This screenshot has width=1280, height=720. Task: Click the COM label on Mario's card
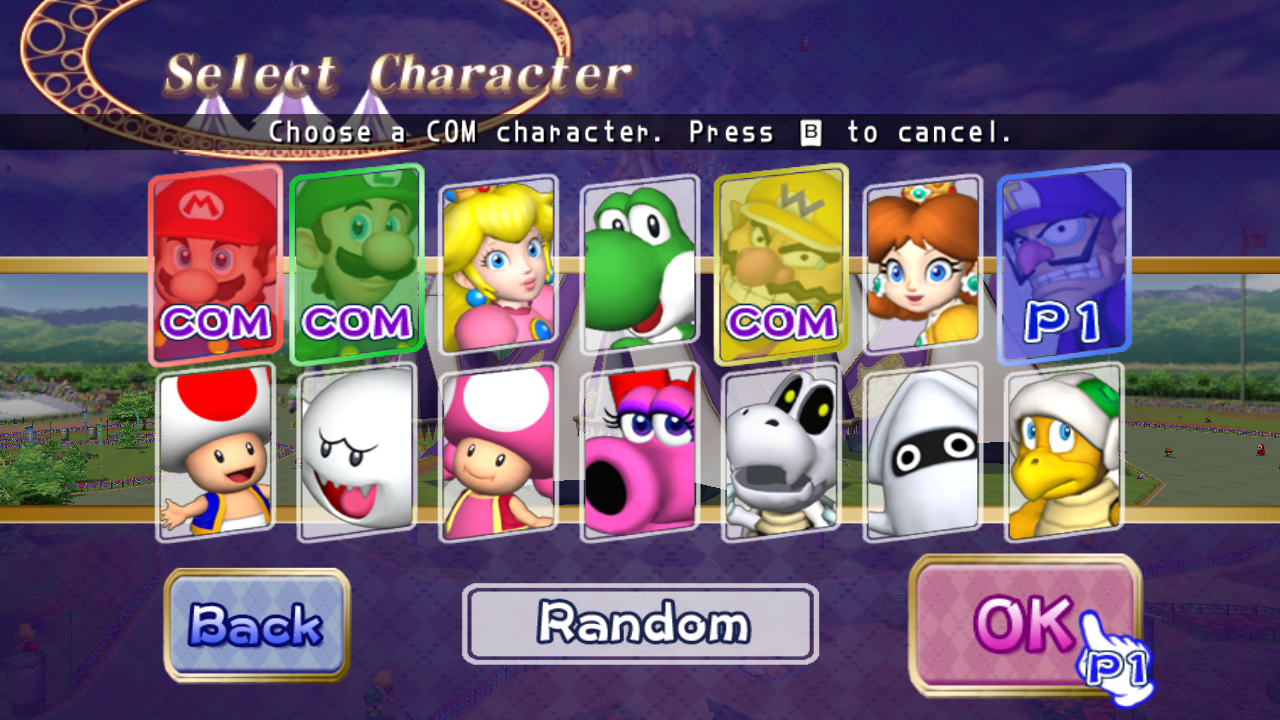(215, 322)
